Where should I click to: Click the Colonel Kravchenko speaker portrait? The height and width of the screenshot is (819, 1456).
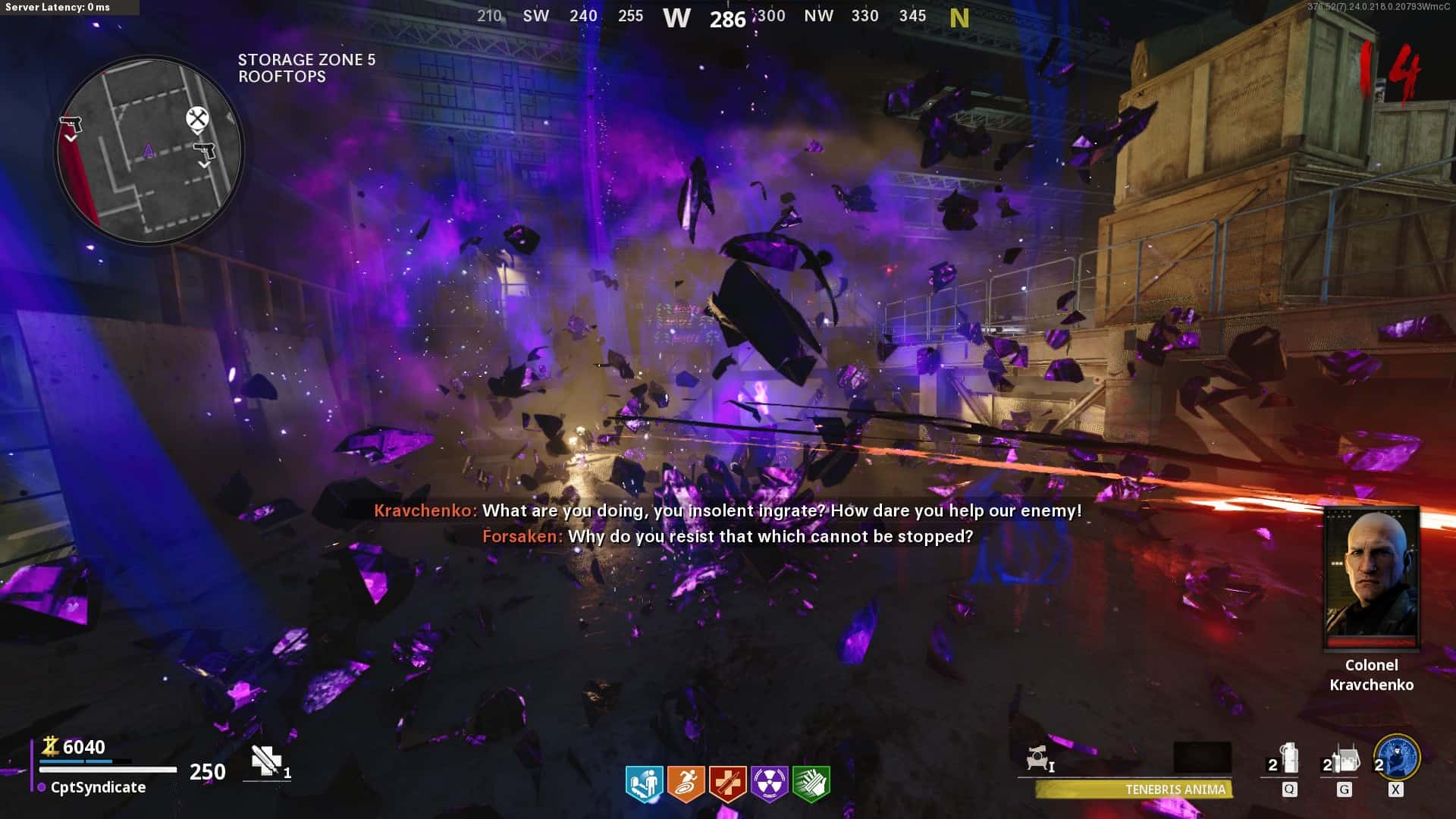click(x=1371, y=578)
